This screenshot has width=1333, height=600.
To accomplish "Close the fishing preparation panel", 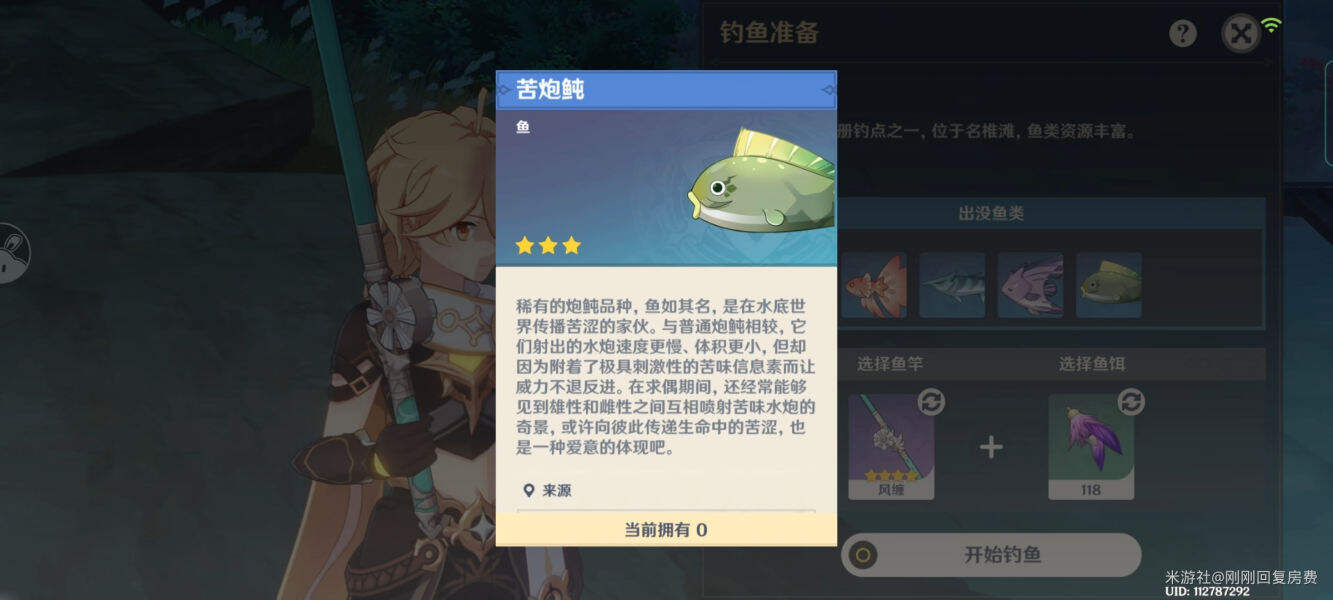I will tap(1241, 34).
